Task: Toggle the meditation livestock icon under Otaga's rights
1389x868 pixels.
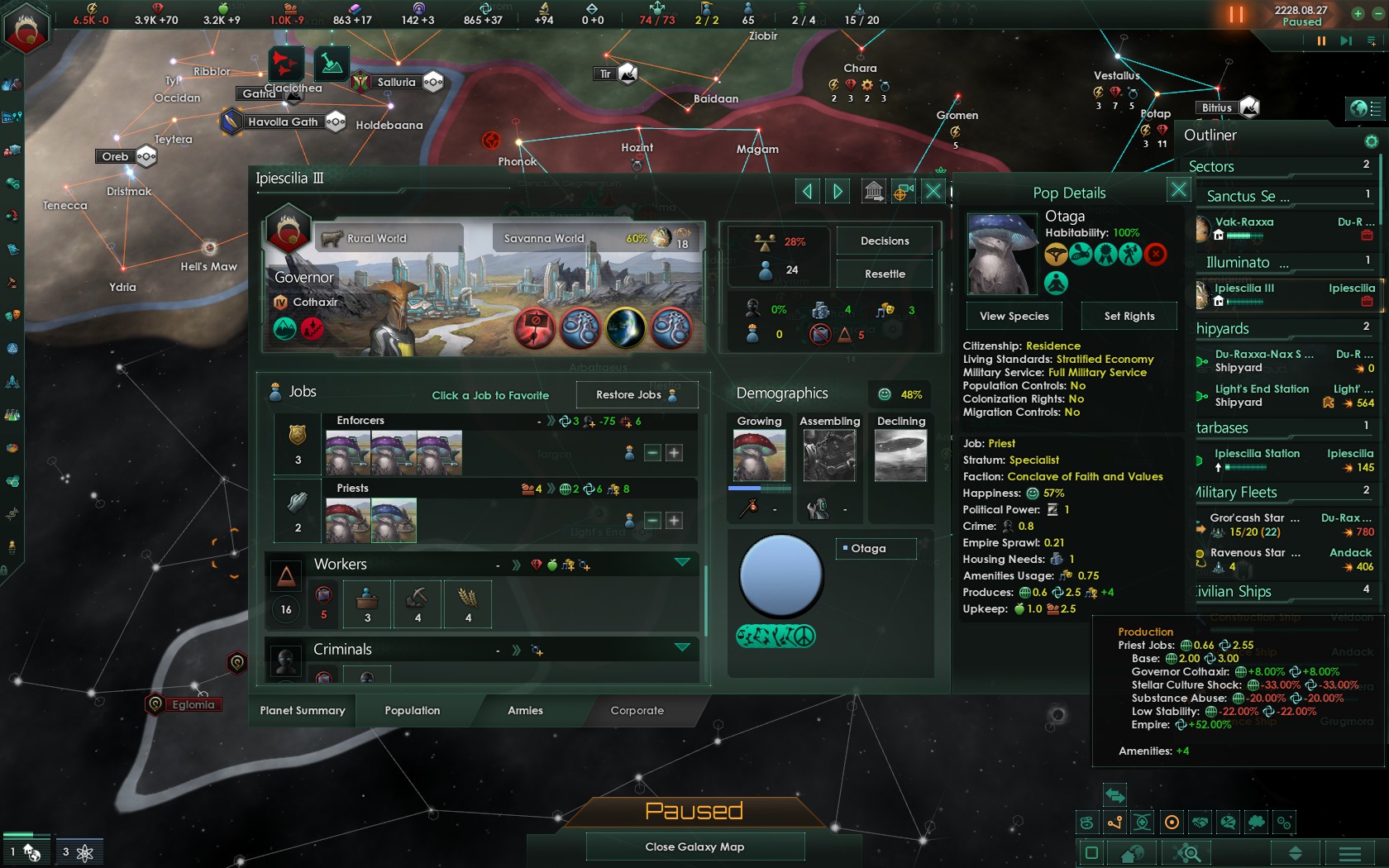Action: [x=1057, y=283]
